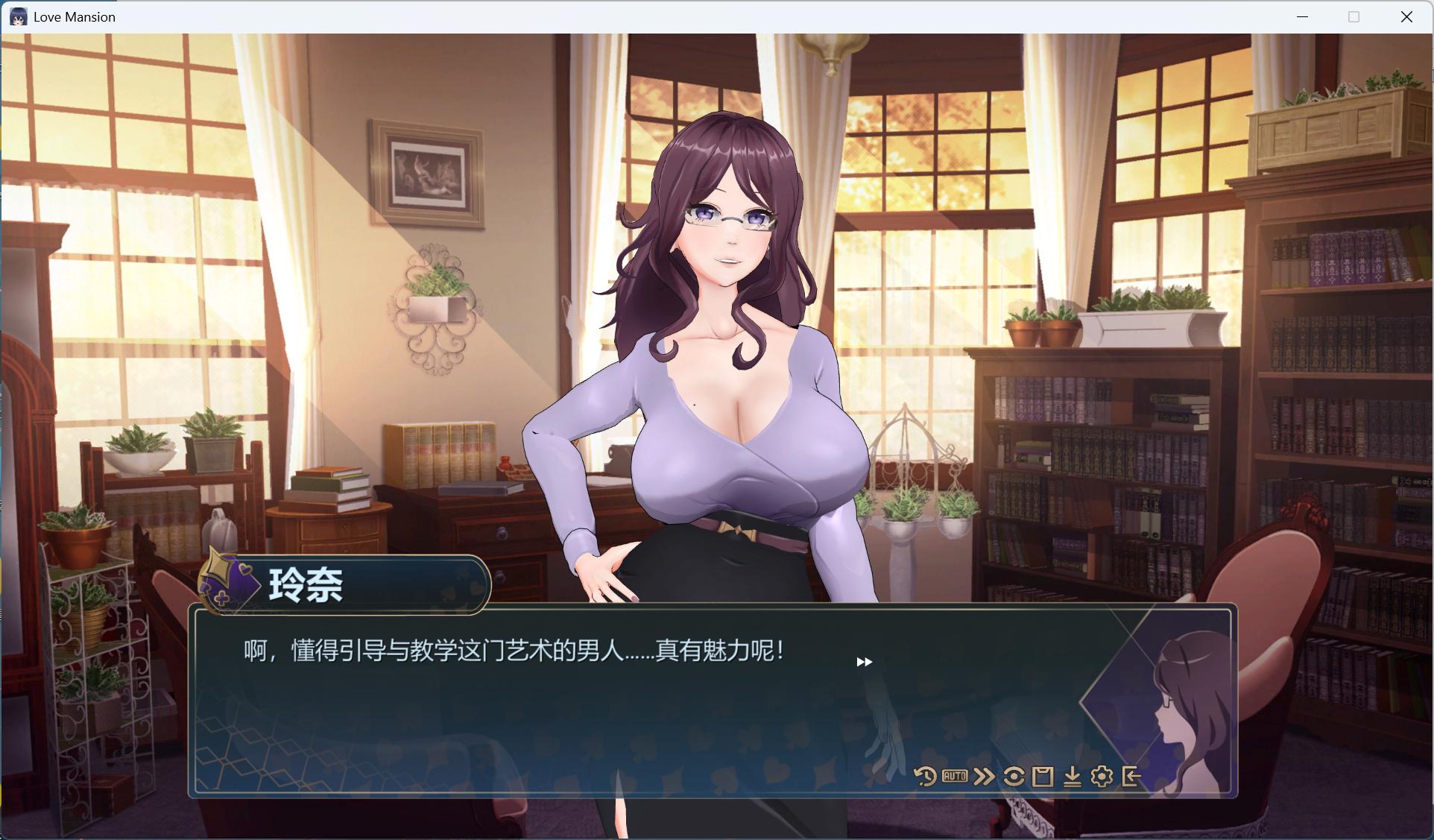The height and width of the screenshot is (840, 1434).
Task: Click the Love Mansion title bar text
Action: (x=75, y=16)
